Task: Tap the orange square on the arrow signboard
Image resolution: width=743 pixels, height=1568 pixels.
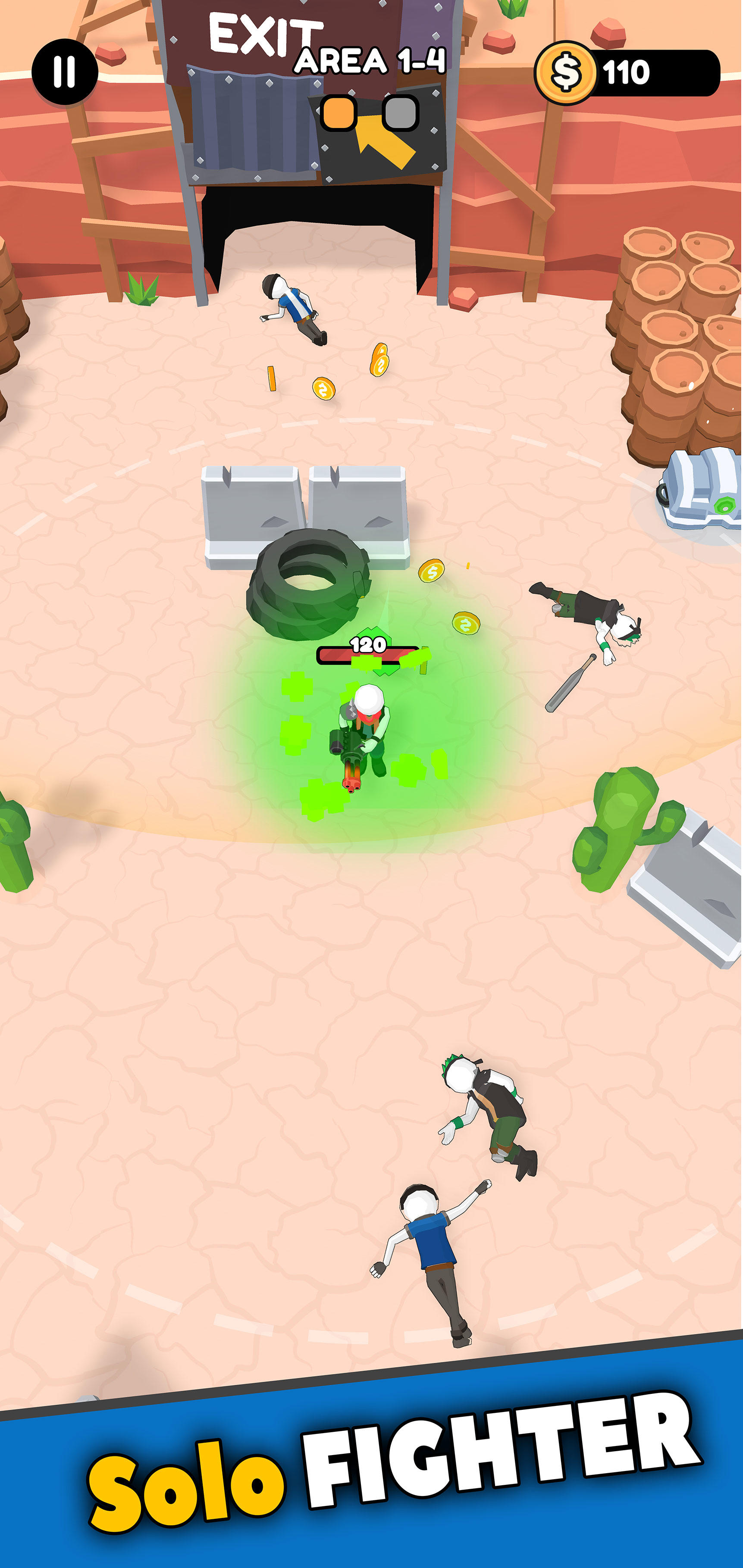Action: 339,112
